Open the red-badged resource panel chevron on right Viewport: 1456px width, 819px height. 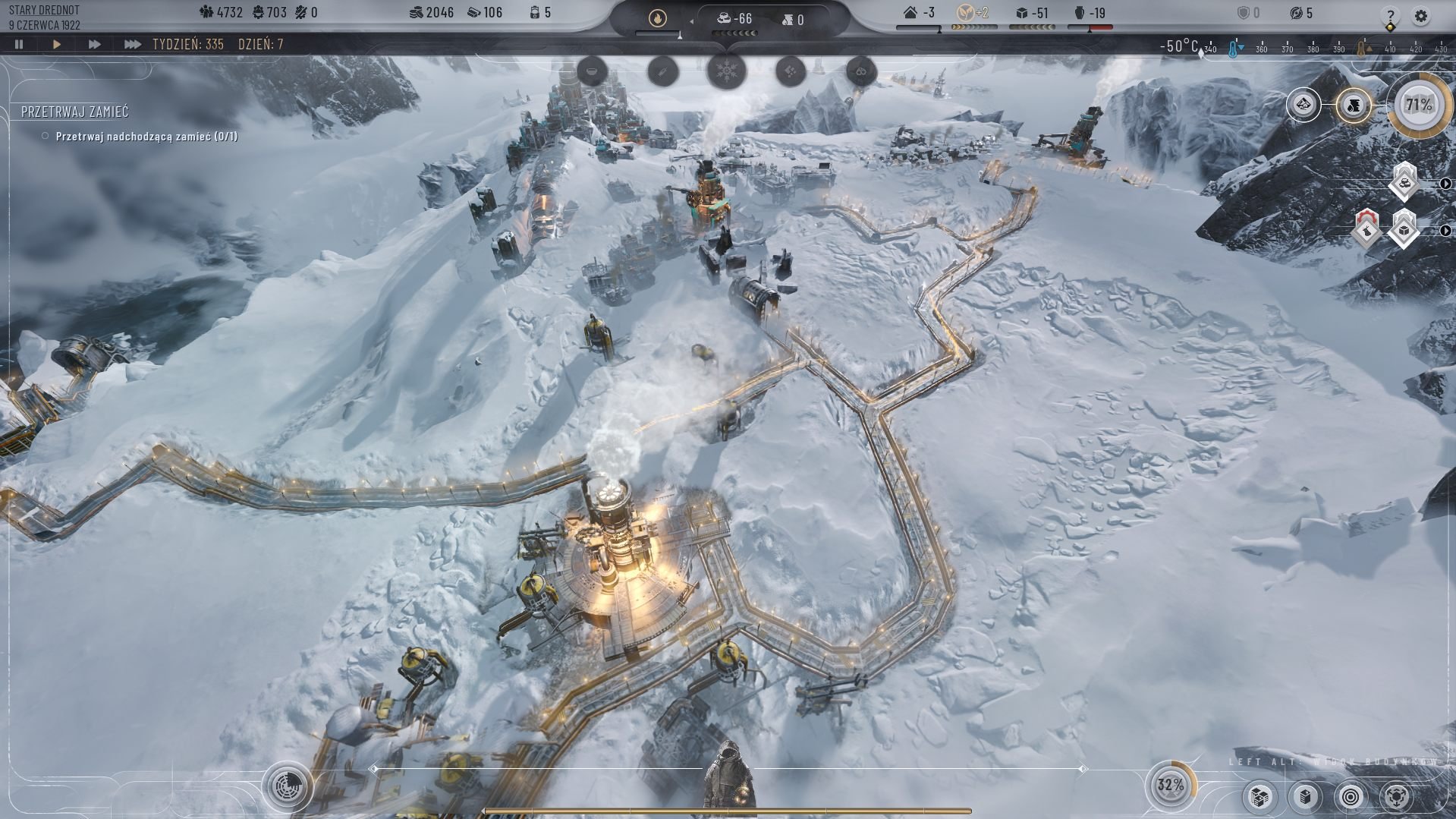click(1445, 231)
